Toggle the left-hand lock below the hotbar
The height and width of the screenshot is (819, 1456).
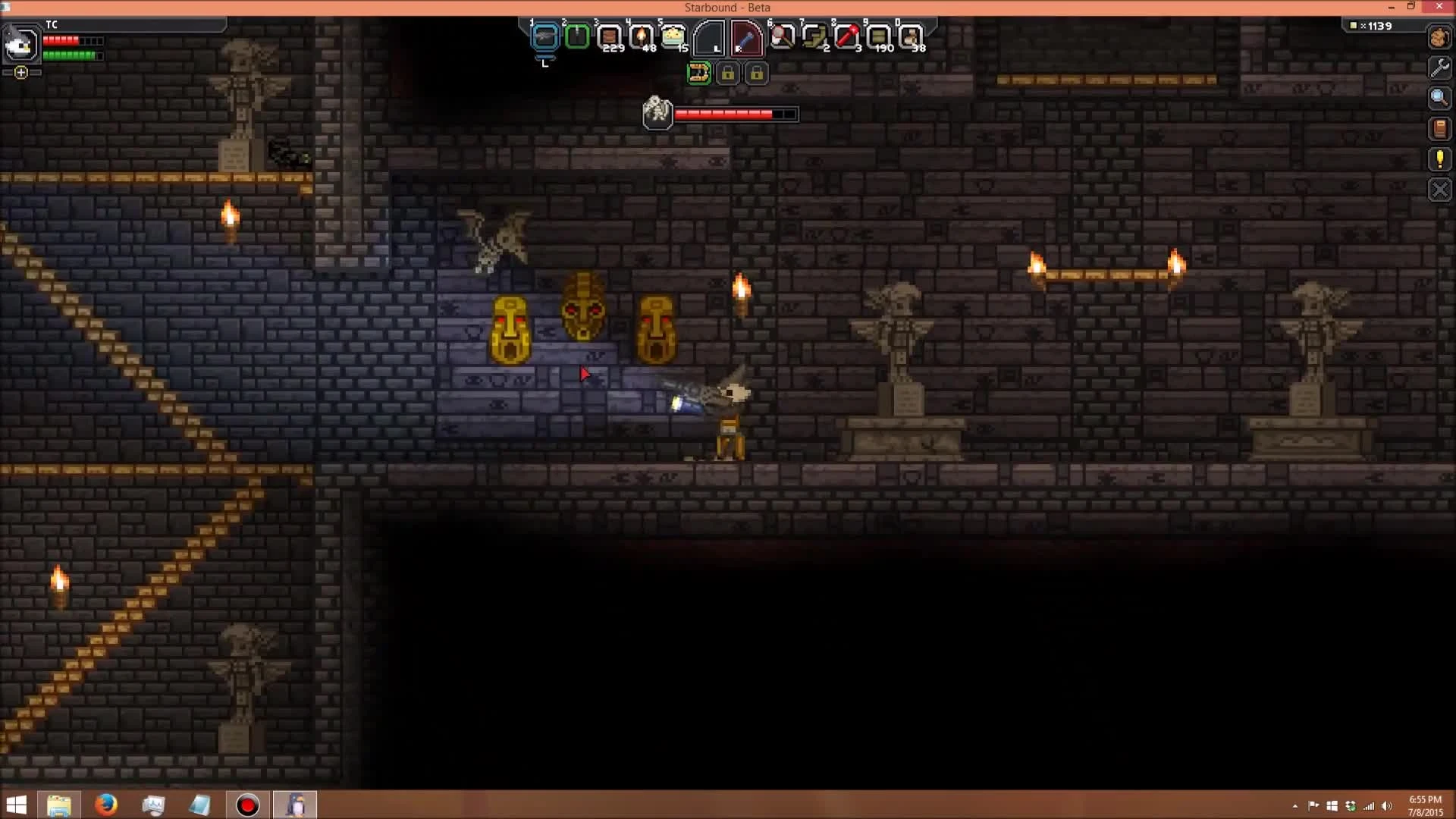(x=729, y=73)
